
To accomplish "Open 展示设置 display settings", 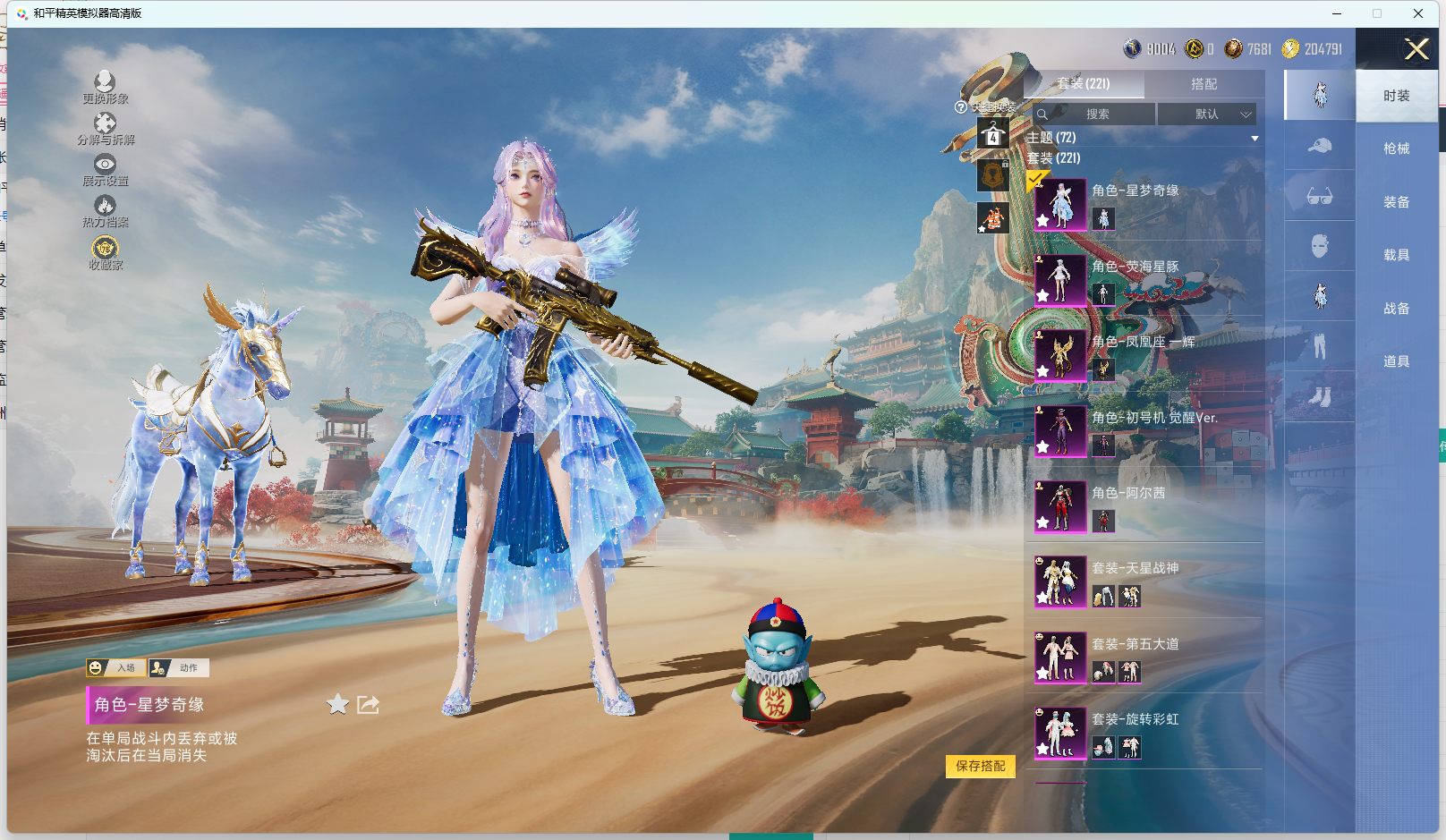I will click(105, 170).
